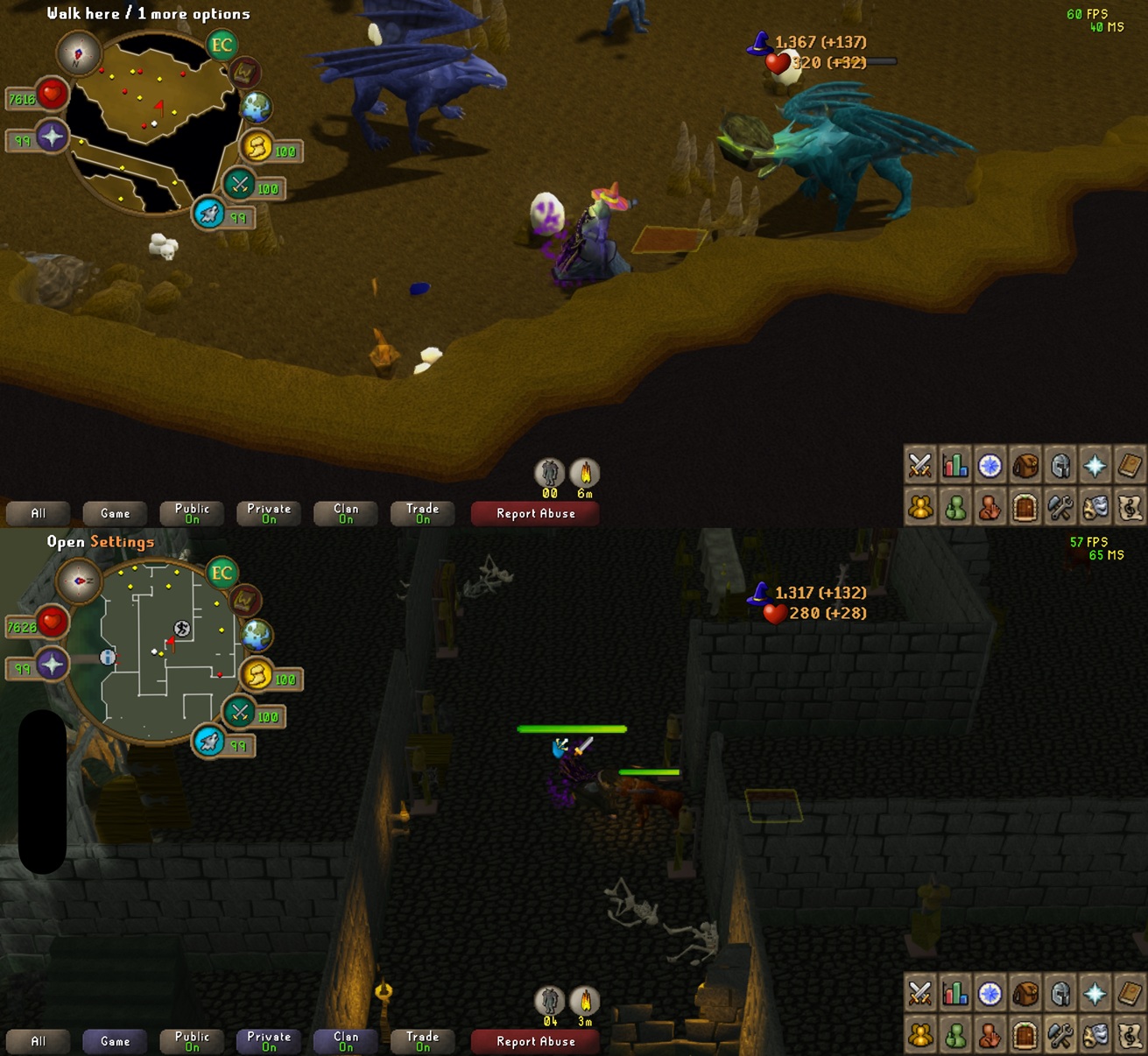Toggle the run boot orb beside the dungeon minimap
Viewport: 1148px width, 1056px height.
(x=208, y=743)
